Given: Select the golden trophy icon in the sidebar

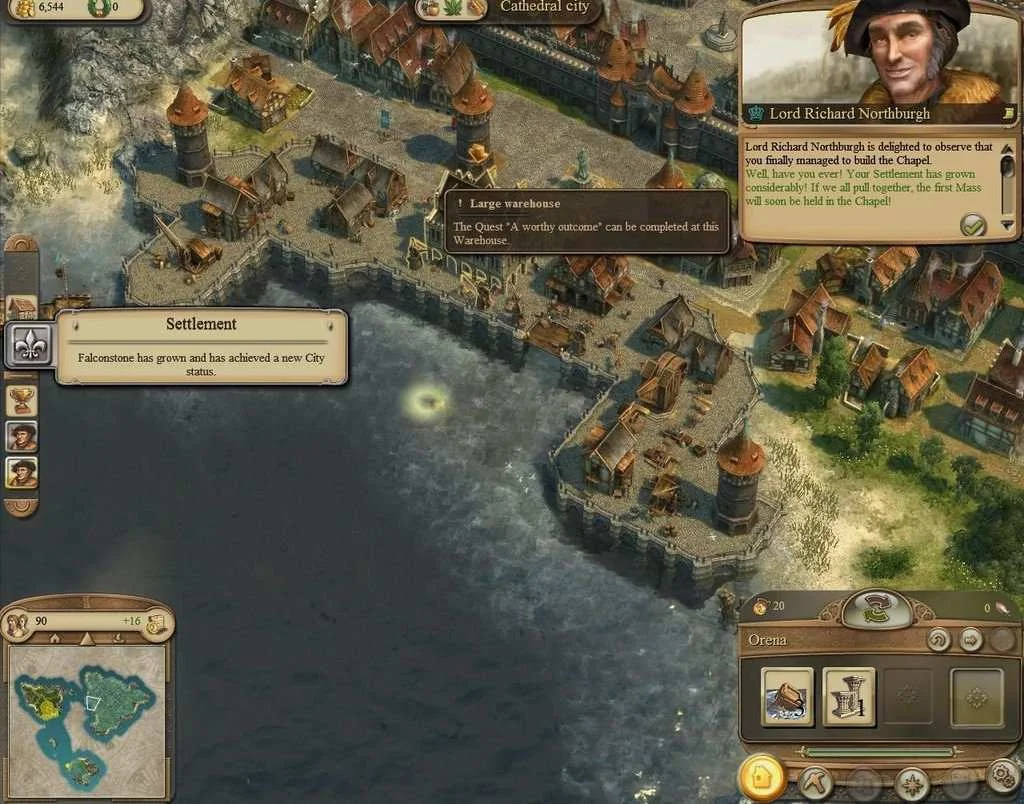Looking at the screenshot, I should click(22, 400).
